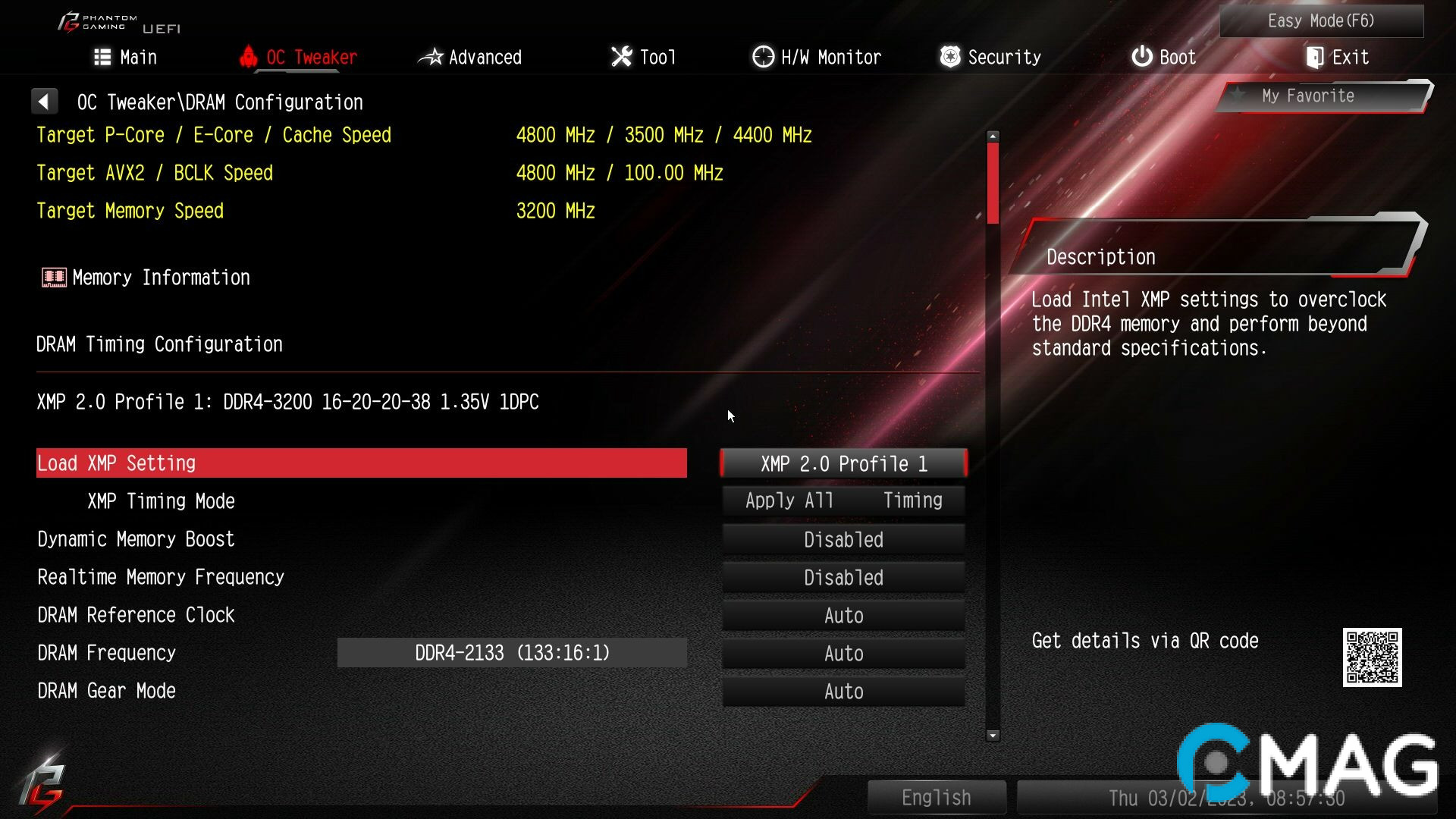The width and height of the screenshot is (1456, 819).
Task: Enable XMP 2.0 Profile 1
Action: coord(843,463)
